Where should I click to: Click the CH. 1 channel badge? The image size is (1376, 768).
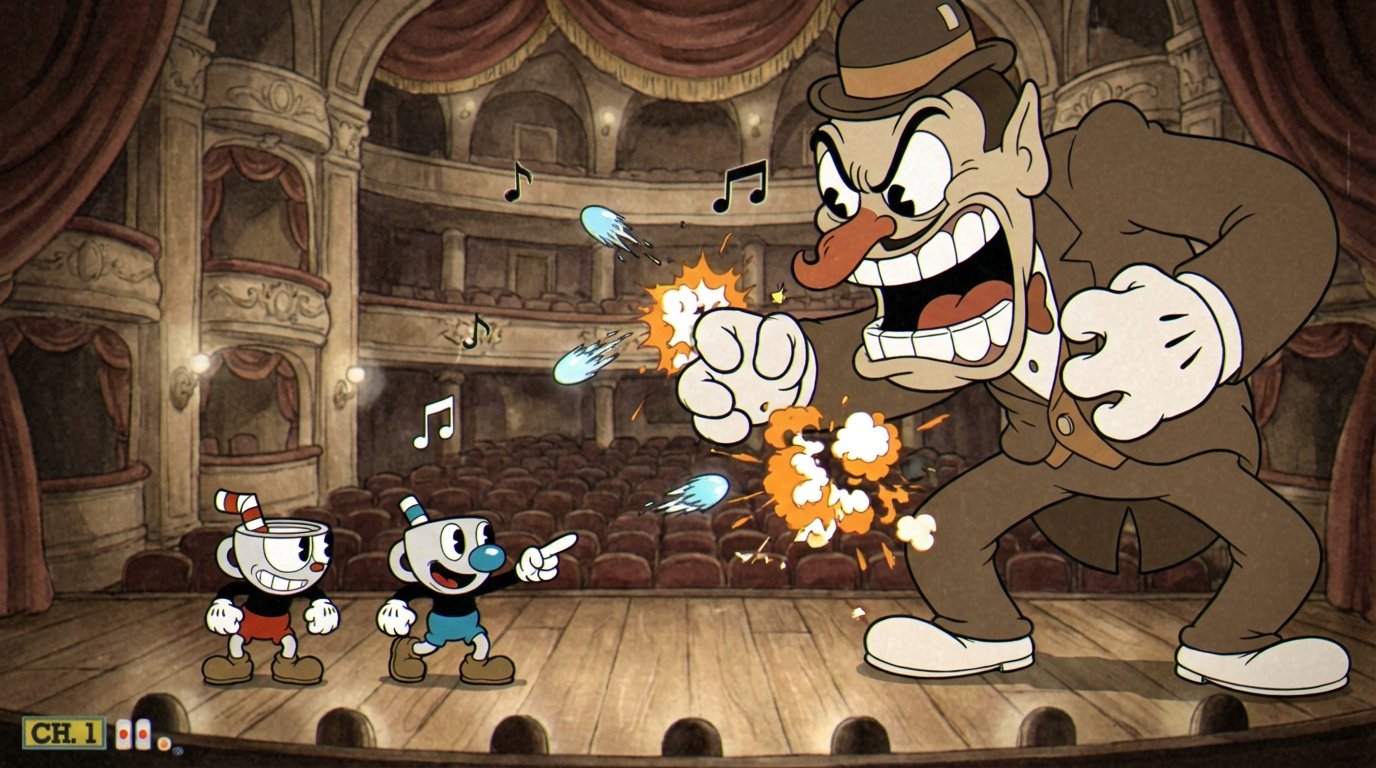(x=63, y=732)
